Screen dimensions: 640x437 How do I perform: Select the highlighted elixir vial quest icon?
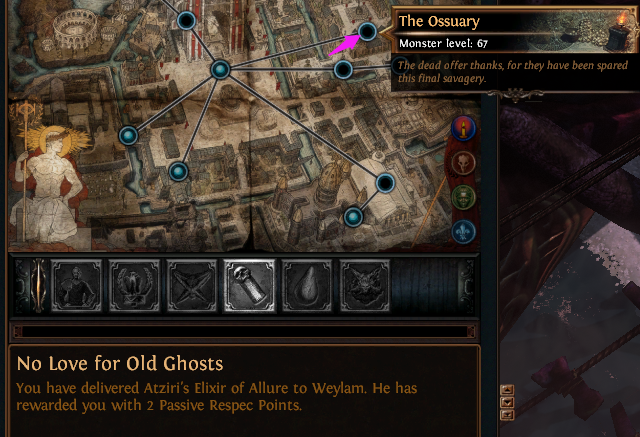click(250, 283)
